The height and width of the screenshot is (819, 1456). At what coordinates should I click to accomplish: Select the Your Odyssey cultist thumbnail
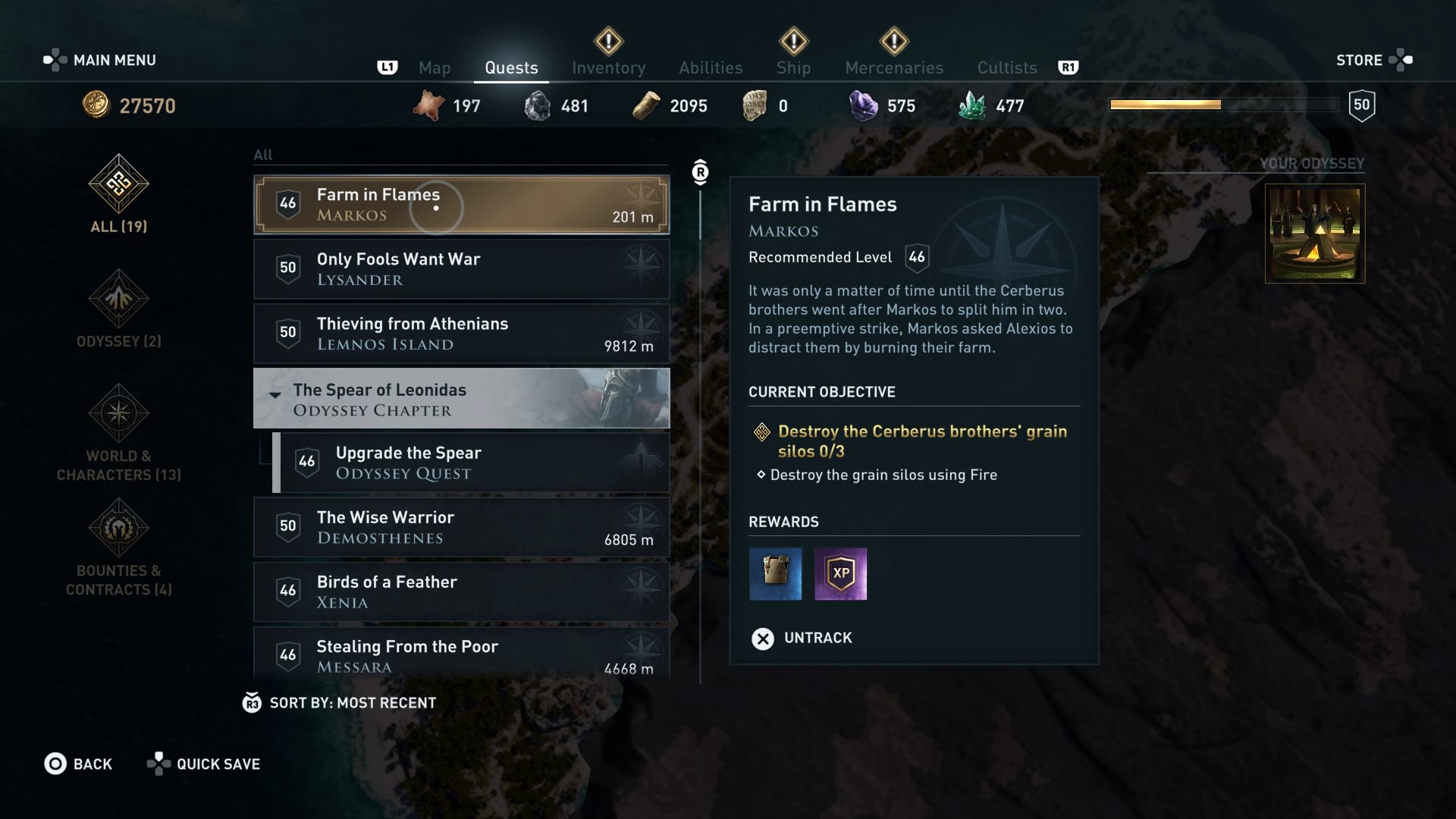[x=1313, y=235]
